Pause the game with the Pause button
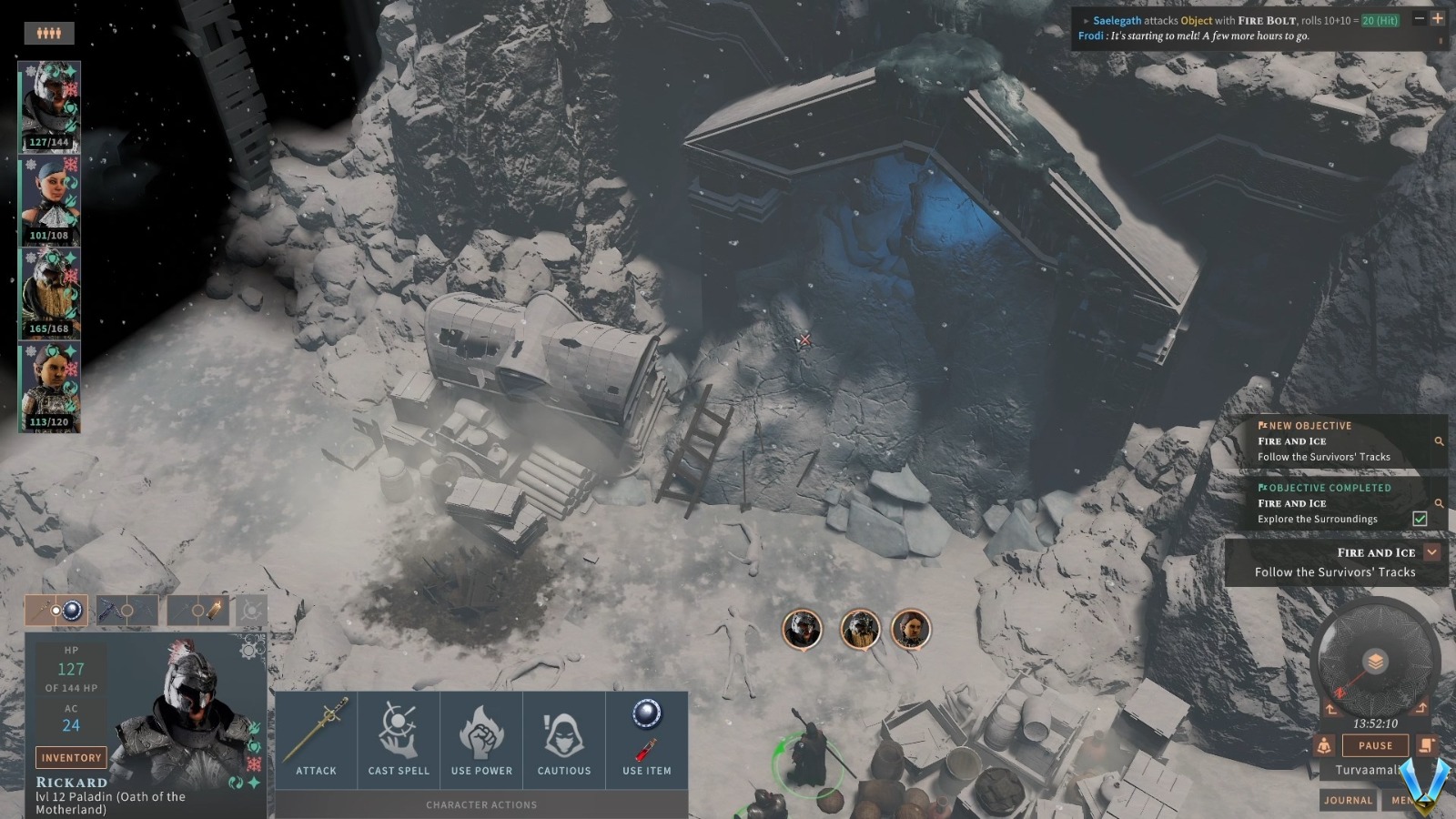The height and width of the screenshot is (819, 1456). coord(1375,745)
